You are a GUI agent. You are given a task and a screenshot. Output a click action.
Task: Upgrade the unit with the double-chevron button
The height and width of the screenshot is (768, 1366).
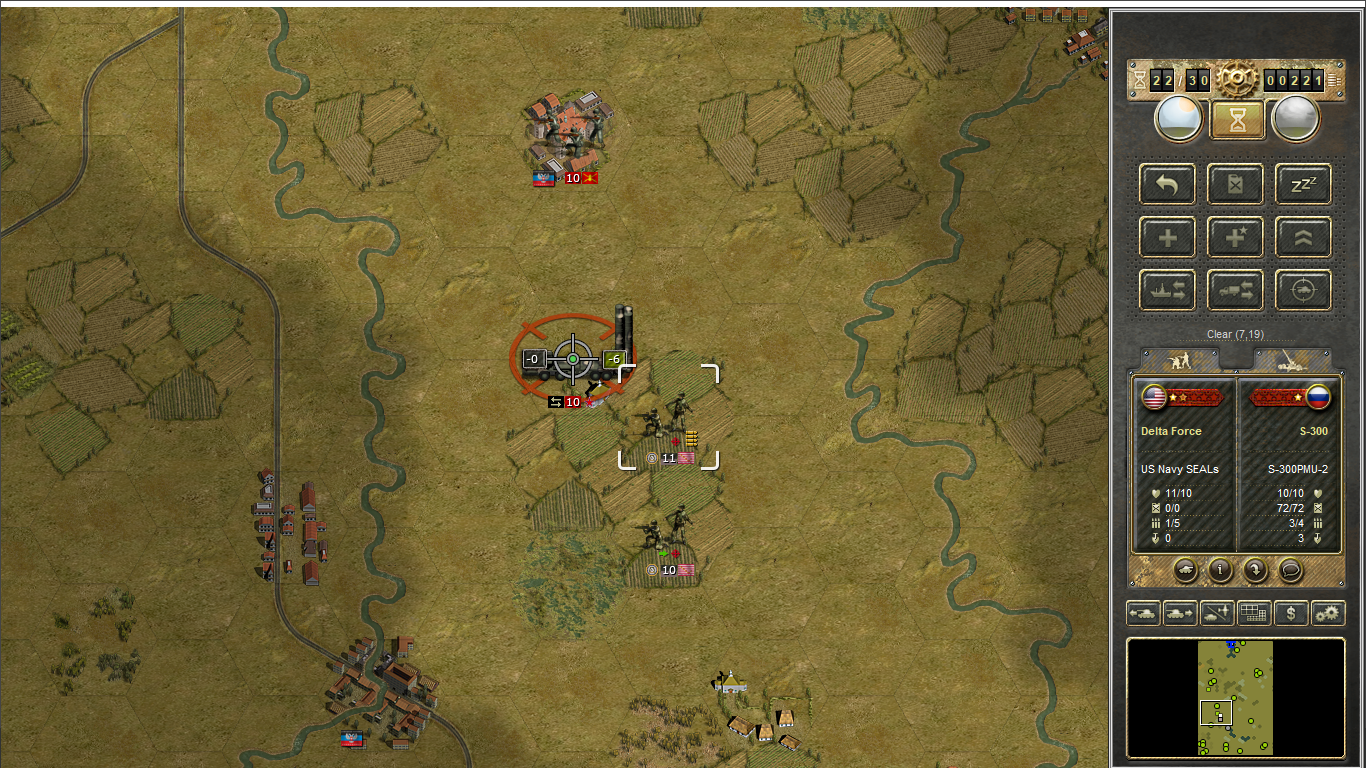[x=1303, y=237]
